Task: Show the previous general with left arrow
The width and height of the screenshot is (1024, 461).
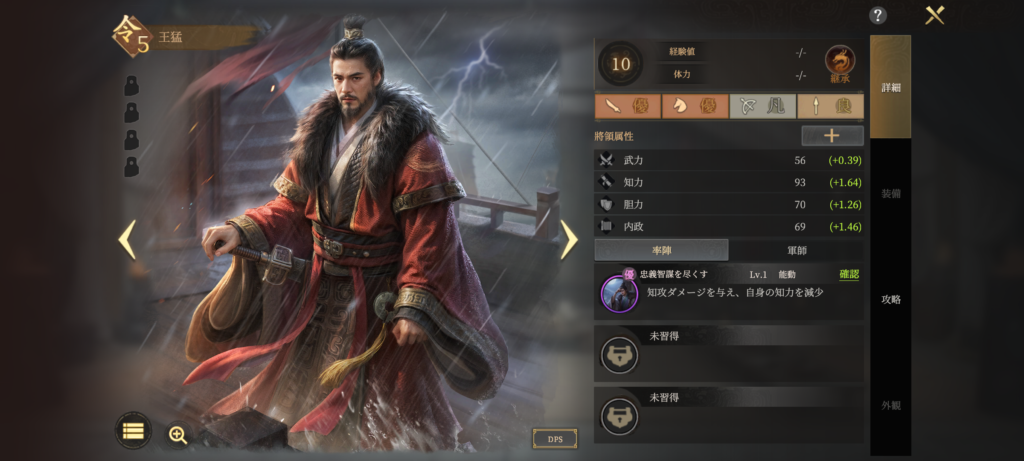Action: (127, 239)
